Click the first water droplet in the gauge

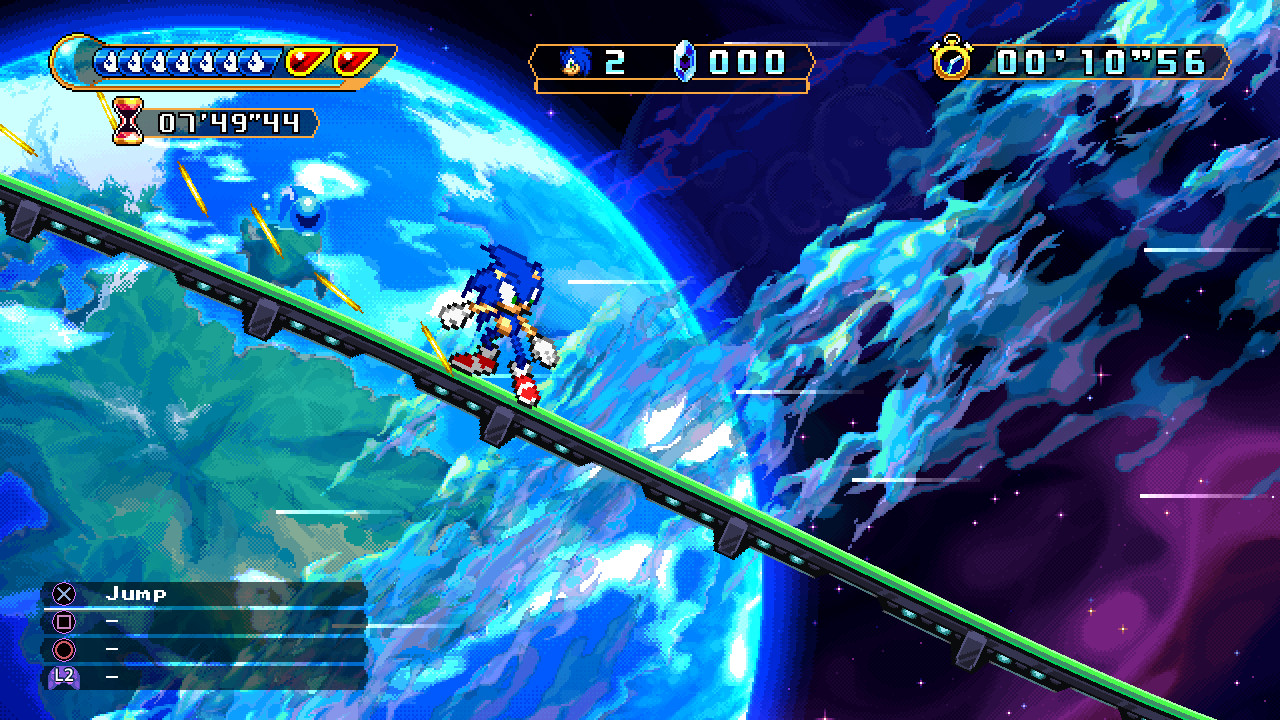click(x=110, y=61)
